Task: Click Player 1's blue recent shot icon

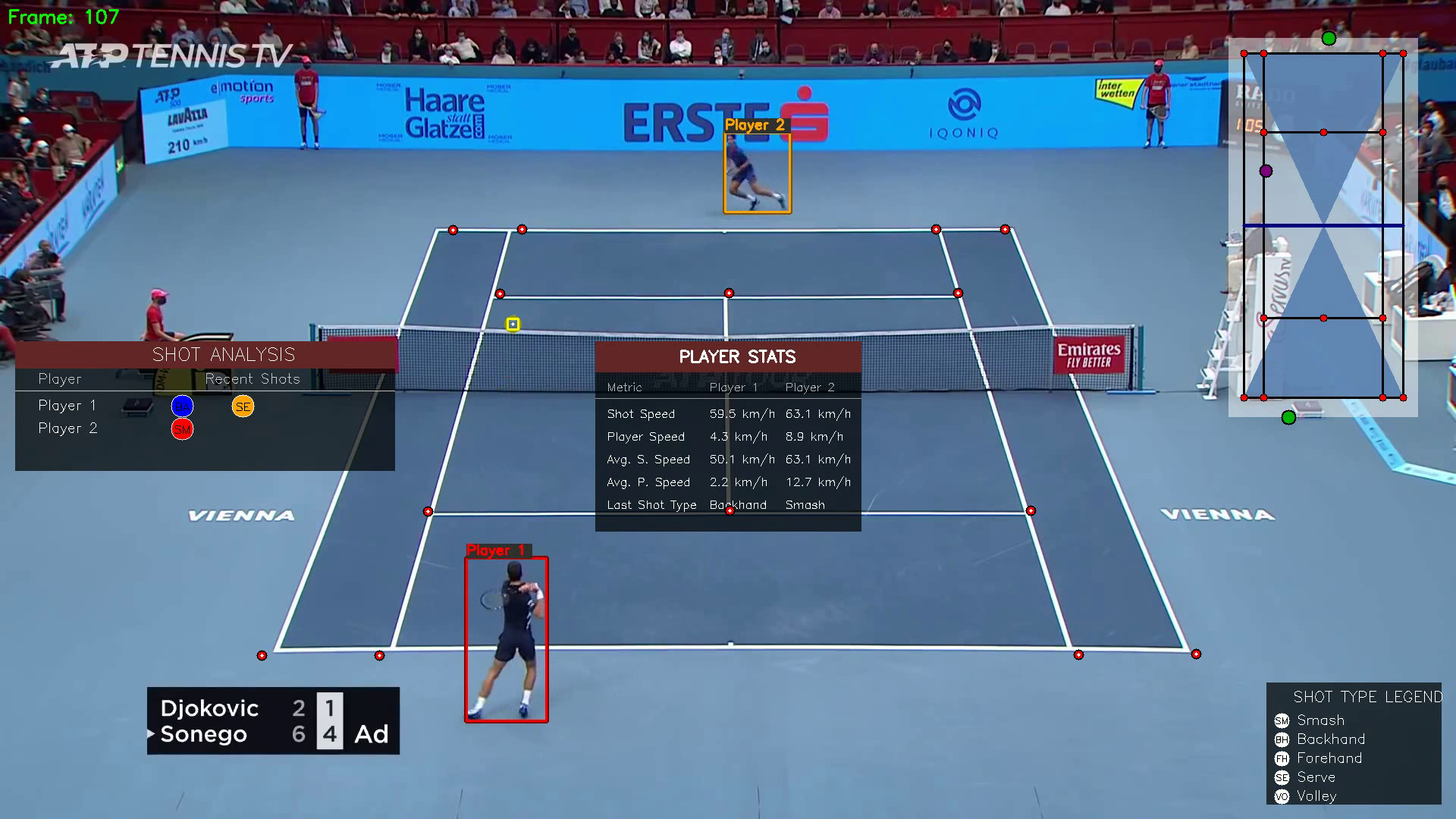Action: coord(182,406)
